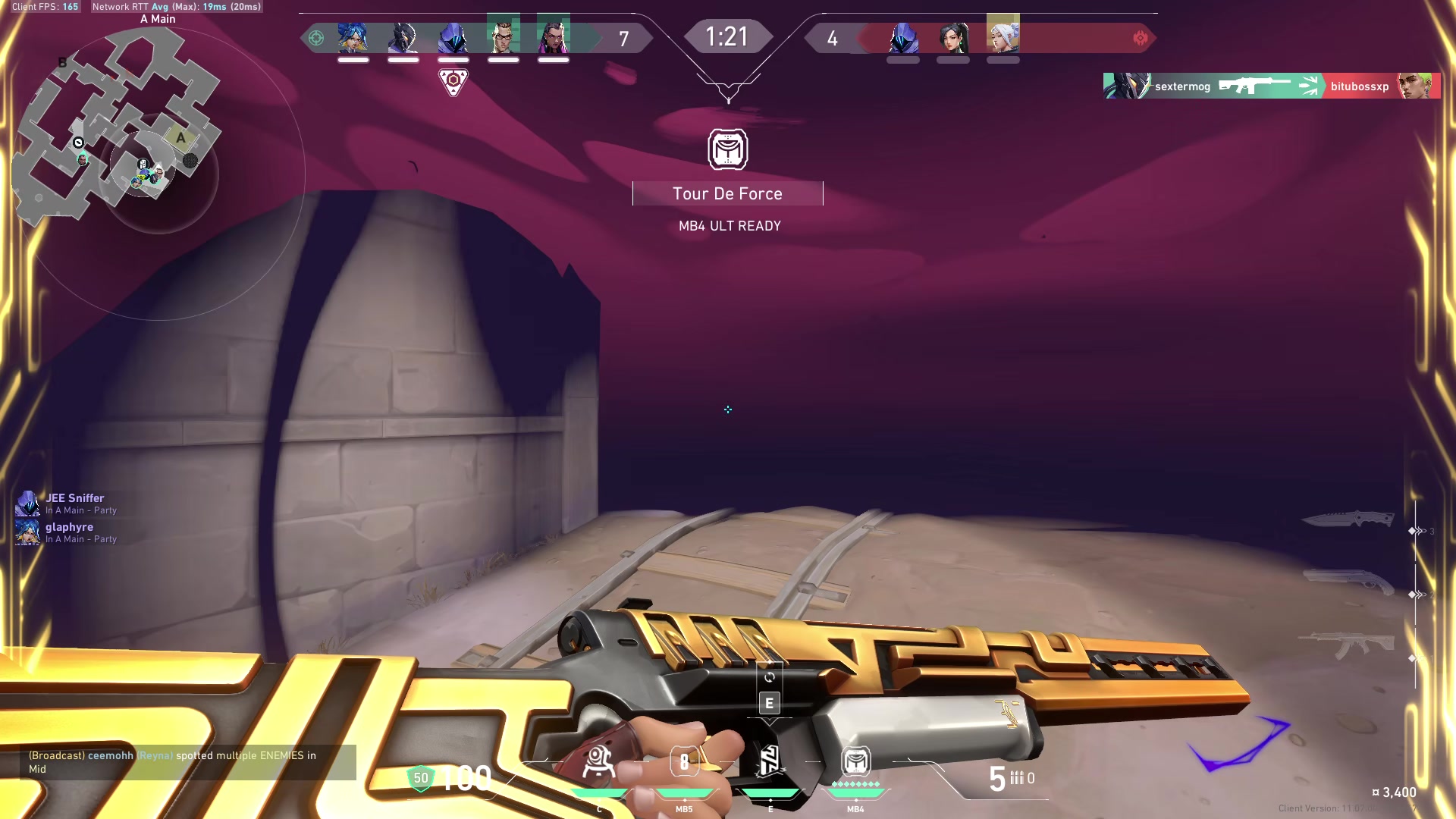Activate the Trademark trap ability icon
Screen dimensions: 1456x819
point(598,762)
